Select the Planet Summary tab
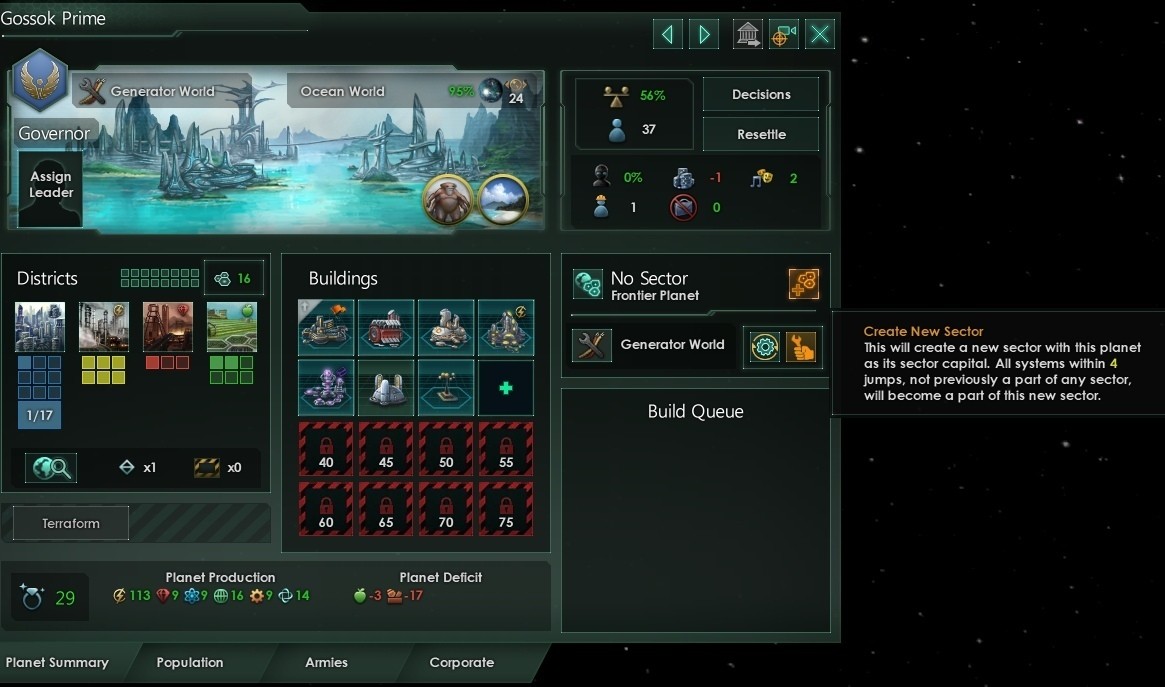The height and width of the screenshot is (687, 1165). 57,662
